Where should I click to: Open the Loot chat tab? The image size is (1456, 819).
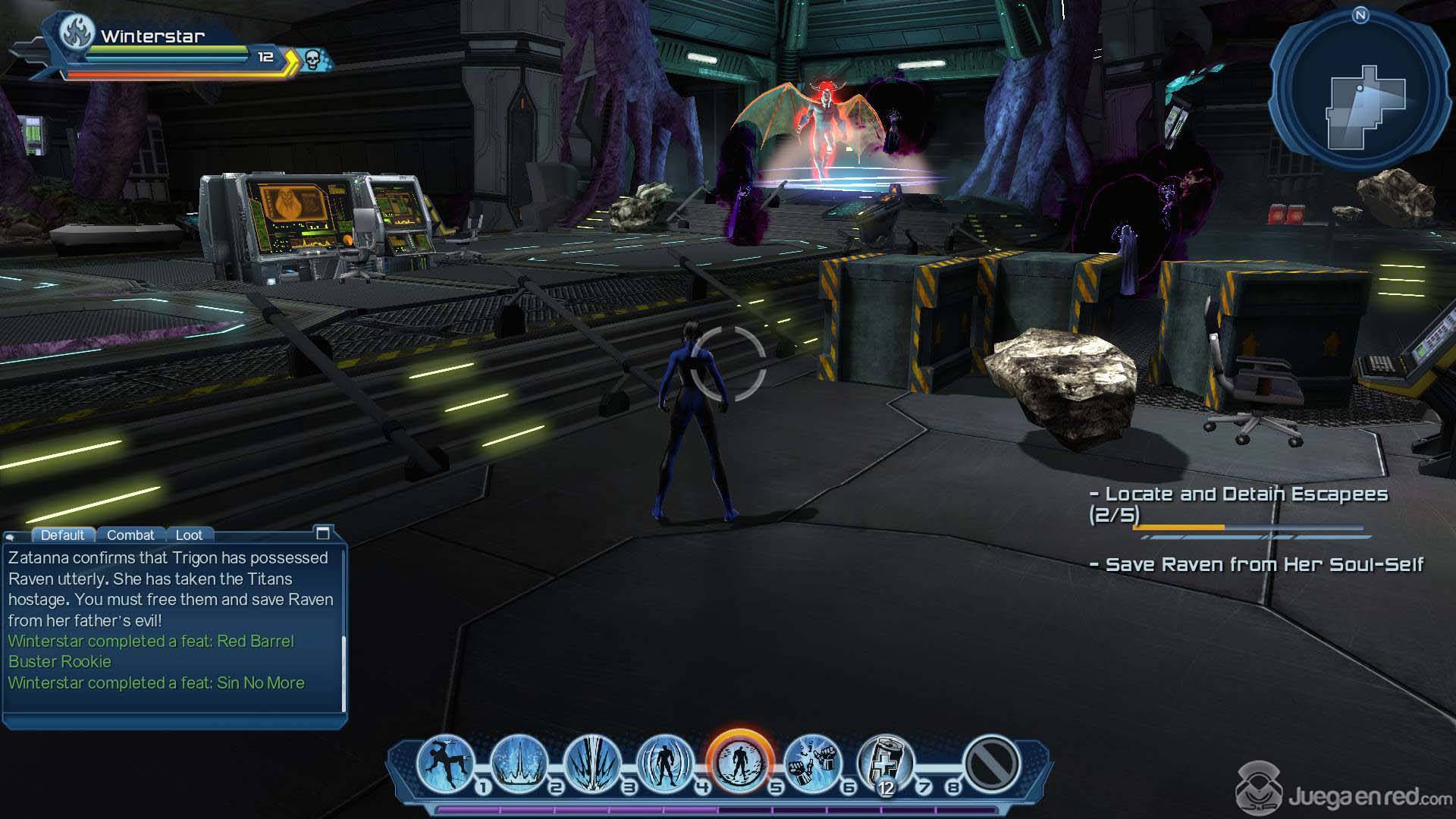pos(189,535)
